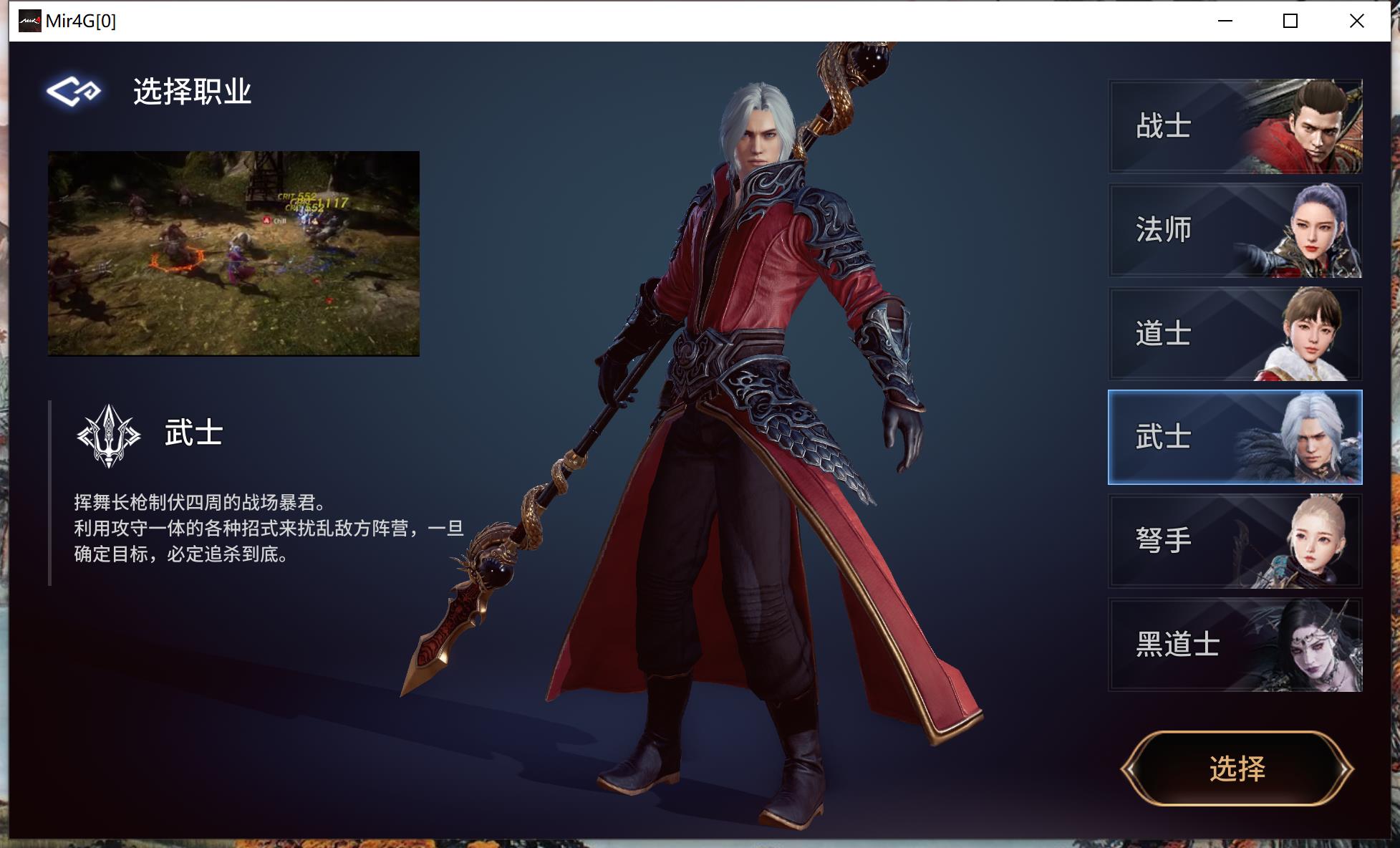Click the back arrow icon beside 选择职业

[71, 90]
